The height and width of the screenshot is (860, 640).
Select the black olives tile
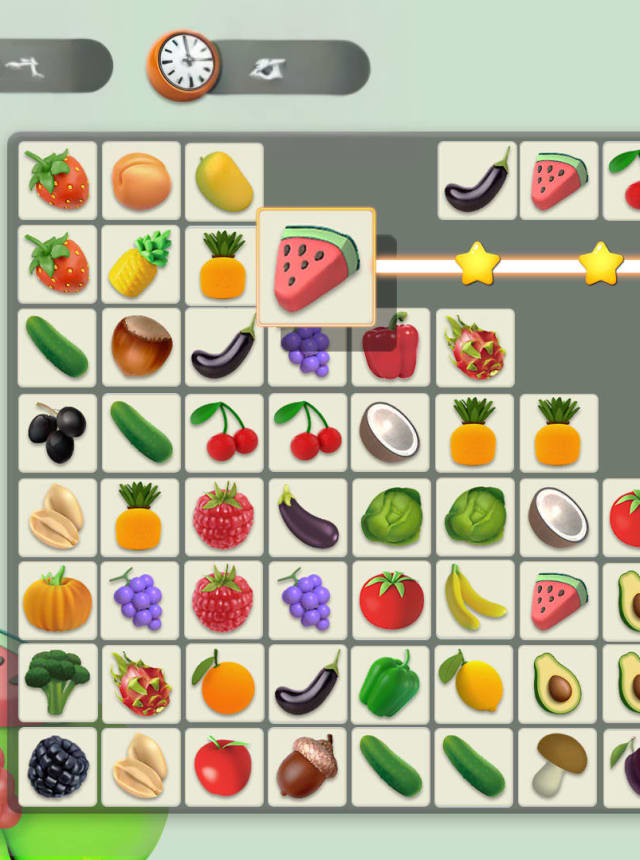[x=57, y=432]
